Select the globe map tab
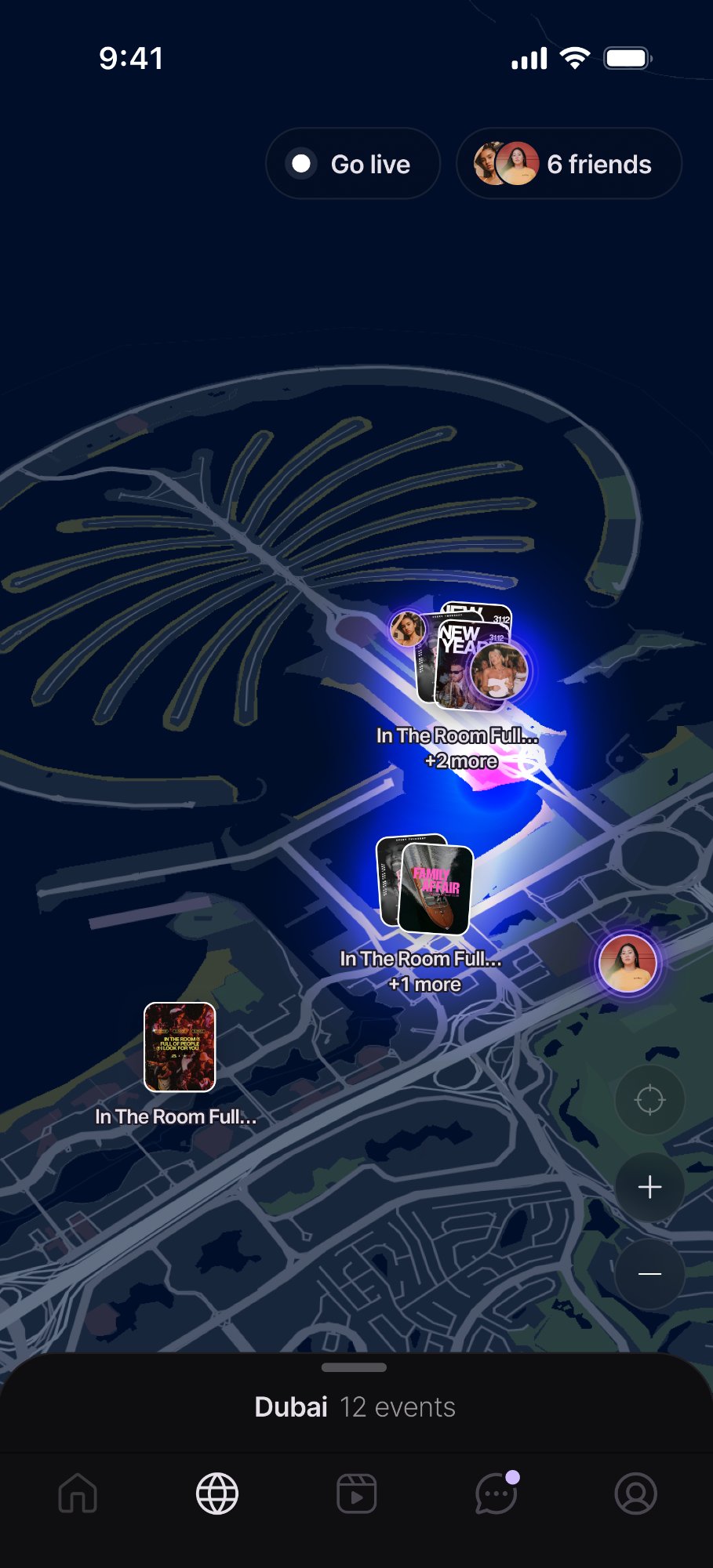Viewport: 713px width, 1568px height. [217, 1494]
